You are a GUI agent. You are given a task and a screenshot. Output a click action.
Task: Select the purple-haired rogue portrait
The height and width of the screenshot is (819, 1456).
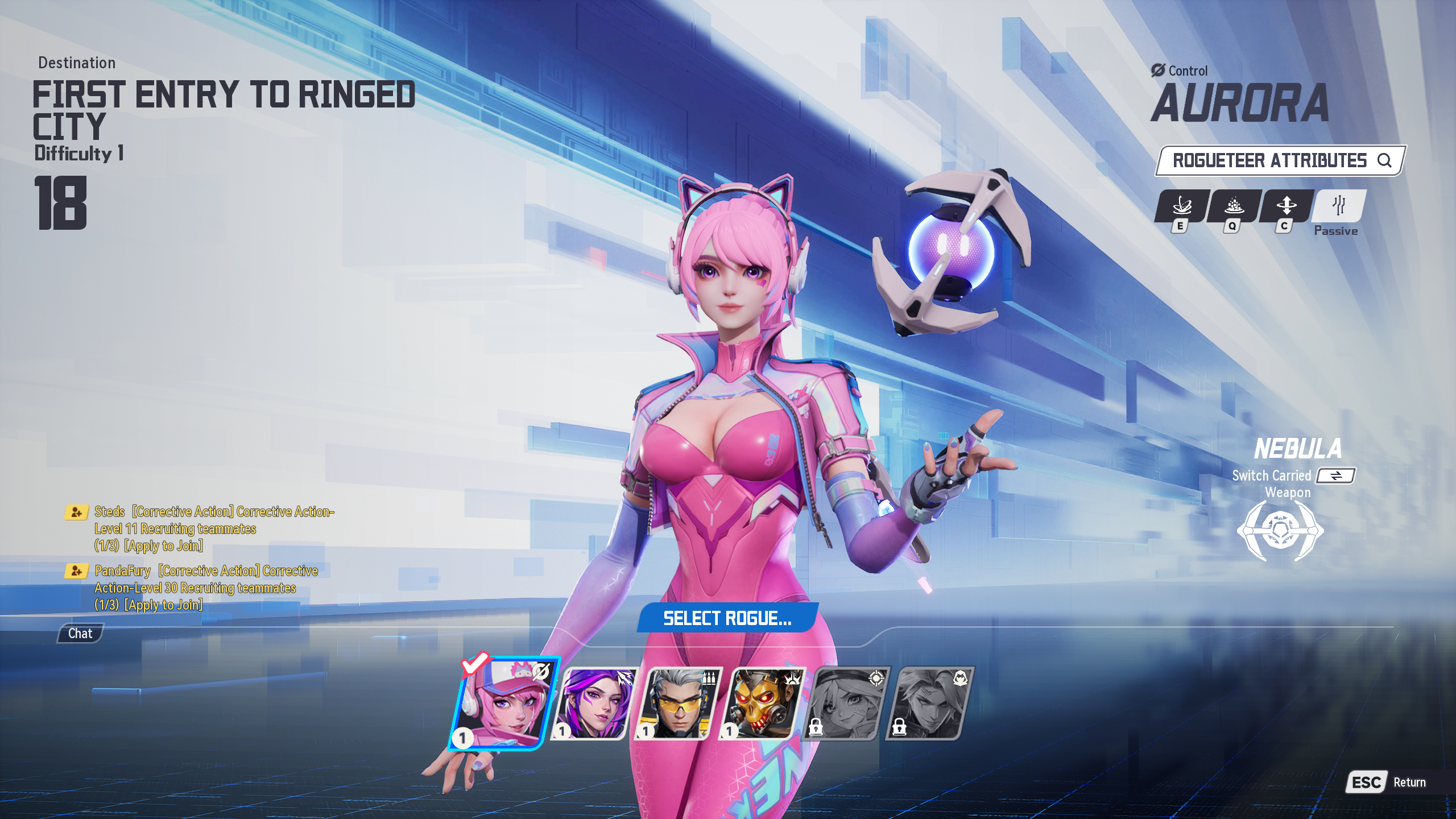594,704
